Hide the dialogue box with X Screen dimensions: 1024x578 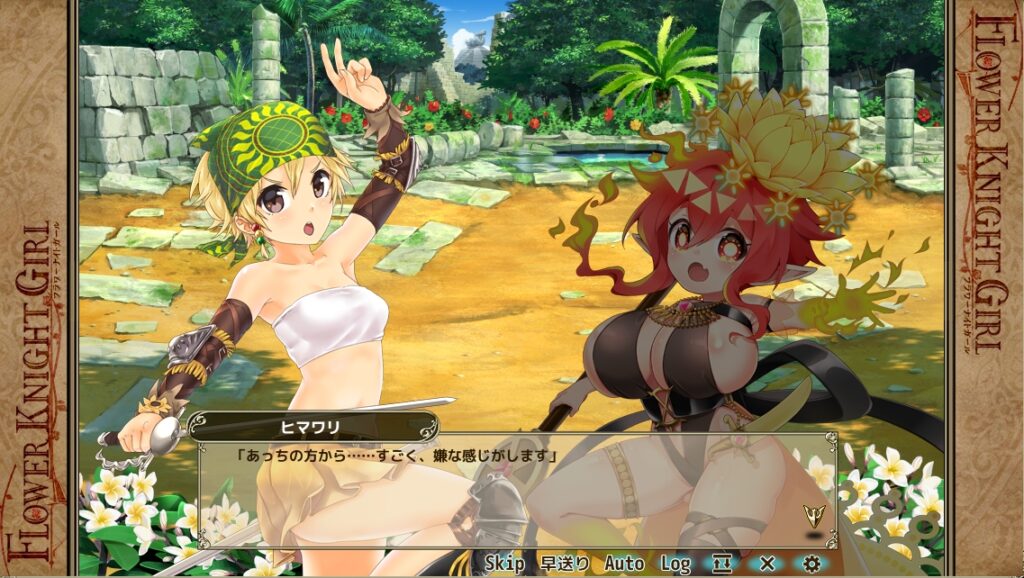point(767,564)
